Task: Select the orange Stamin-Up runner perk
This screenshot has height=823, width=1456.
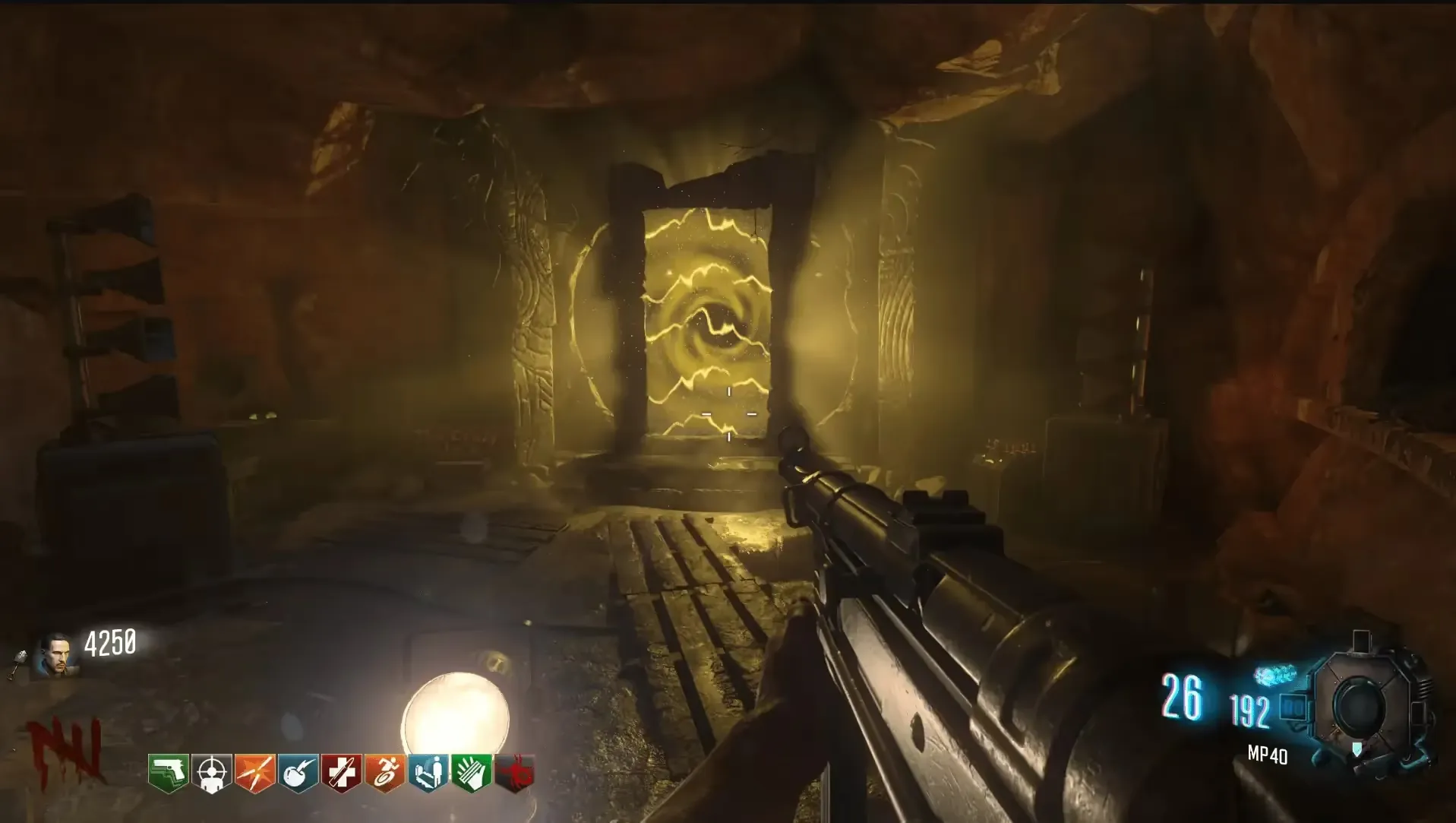Action: [x=384, y=774]
